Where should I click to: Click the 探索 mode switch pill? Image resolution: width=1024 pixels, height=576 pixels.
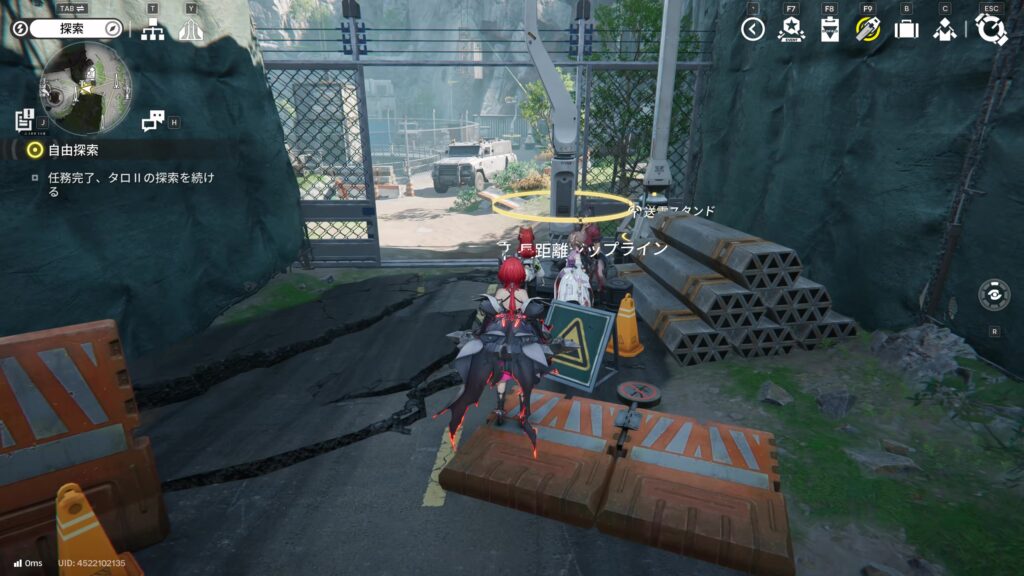click(x=67, y=29)
